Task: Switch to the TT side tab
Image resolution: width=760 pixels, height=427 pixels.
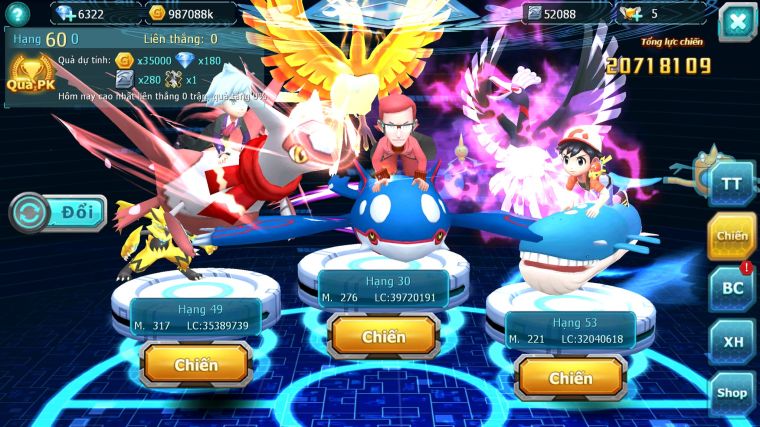Action: coord(732,183)
